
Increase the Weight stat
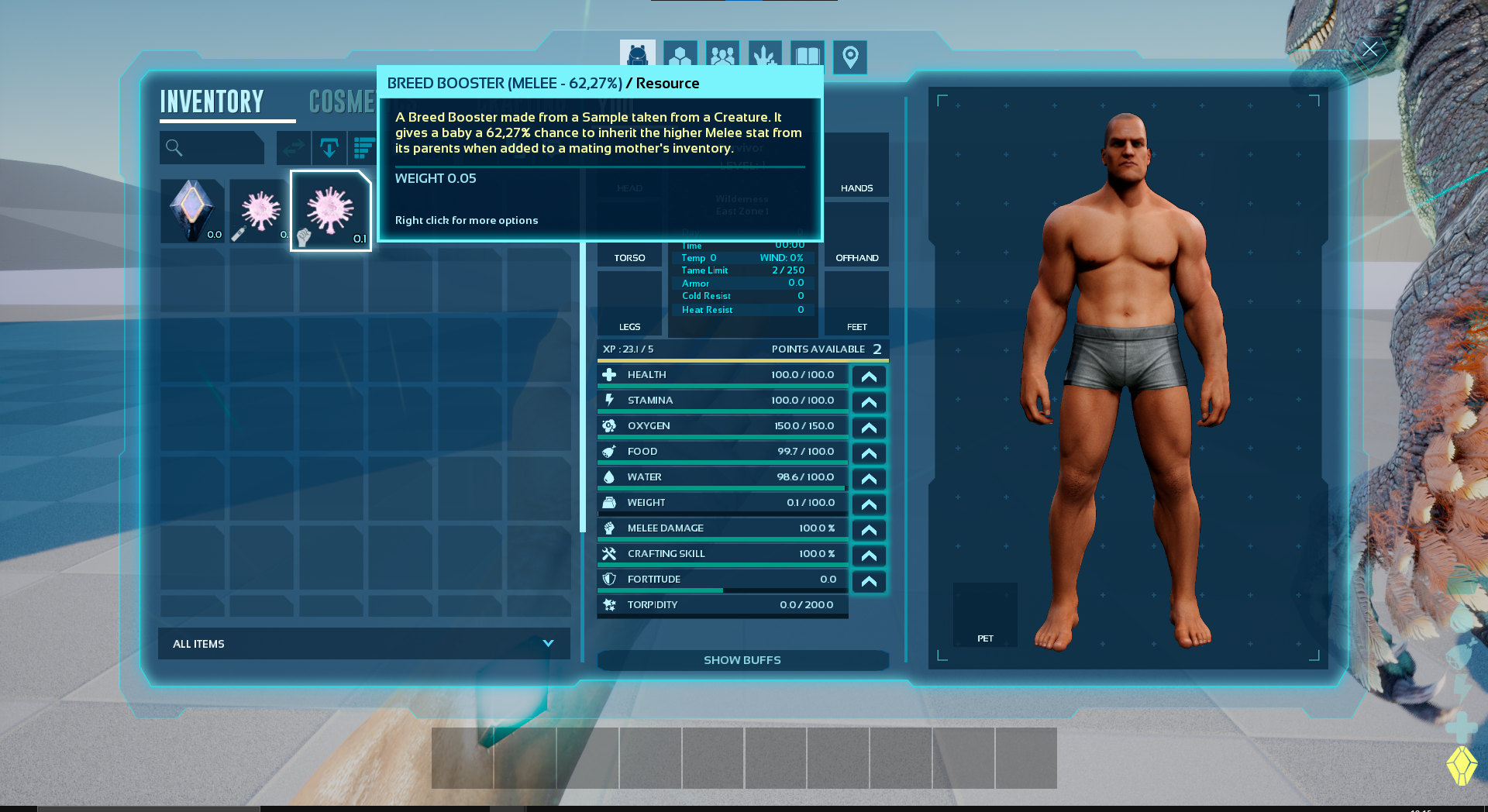click(x=869, y=504)
